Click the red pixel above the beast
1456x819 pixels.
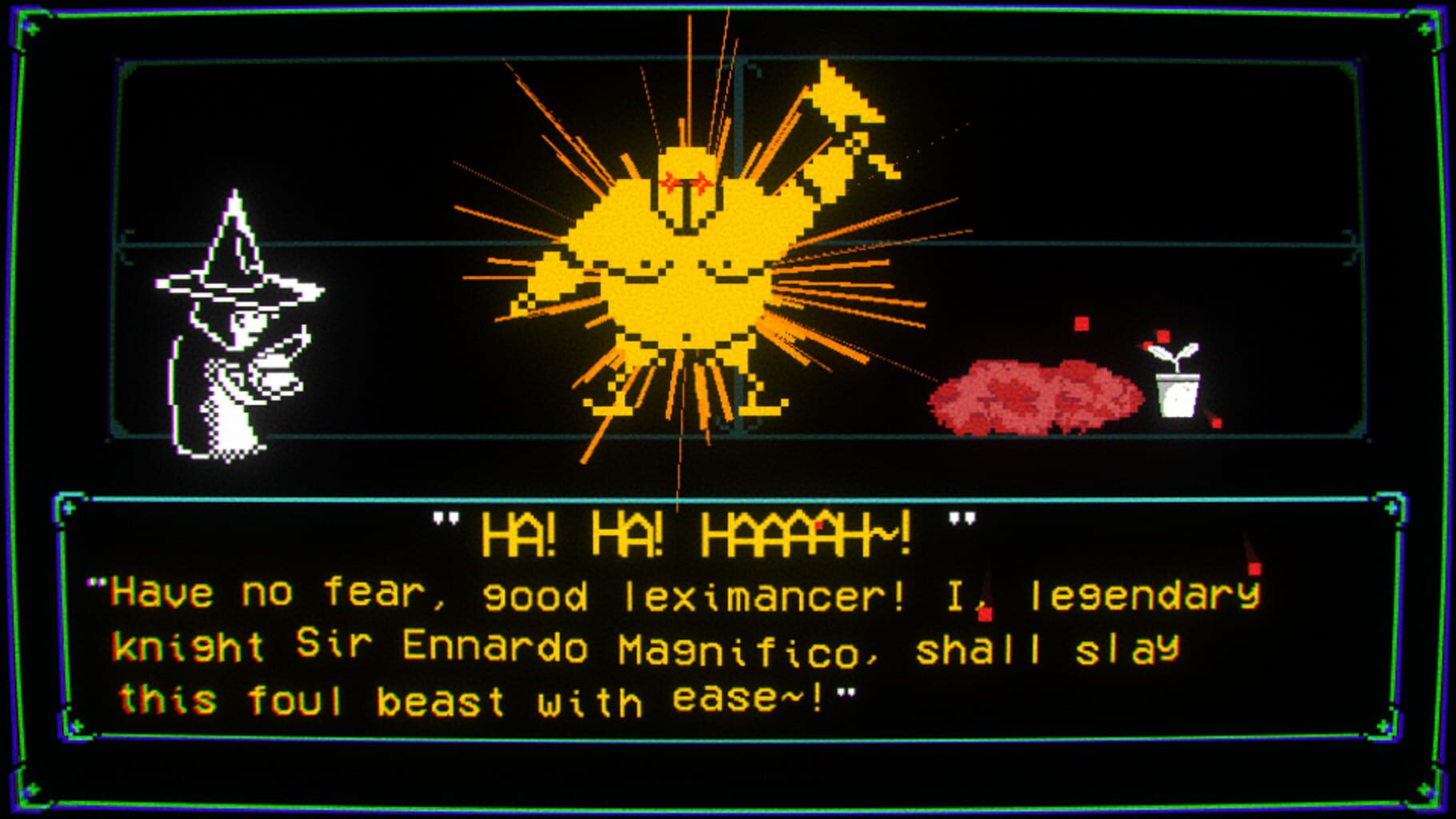[x=1082, y=323]
